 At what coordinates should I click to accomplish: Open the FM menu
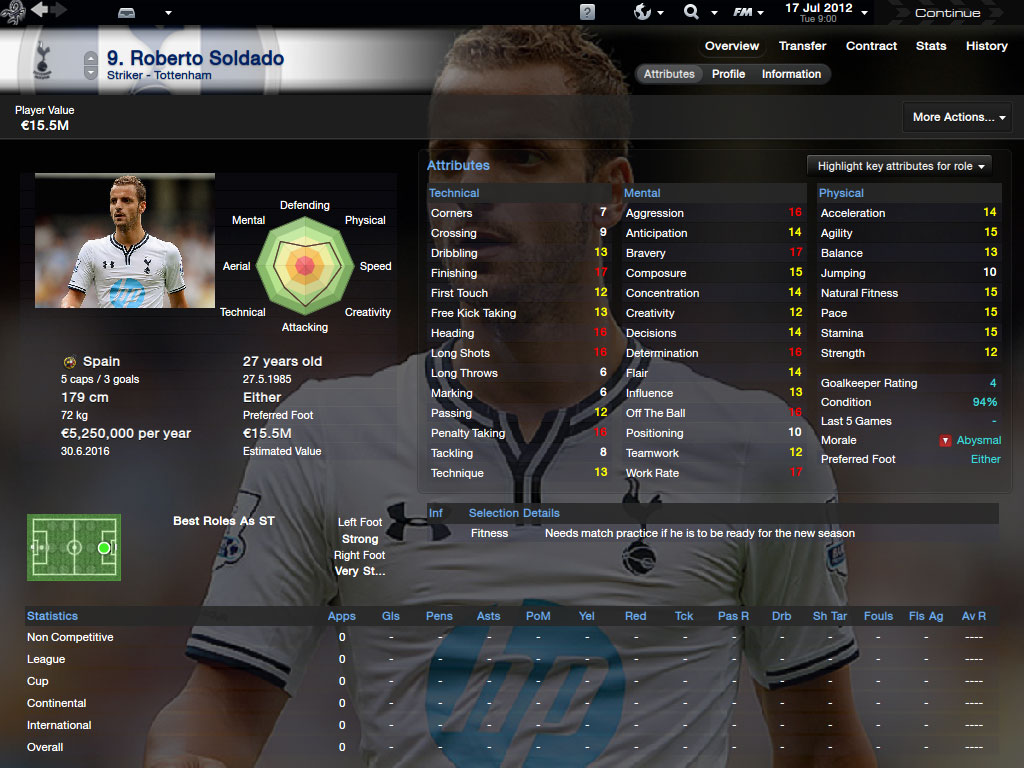[x=744, y=12]
